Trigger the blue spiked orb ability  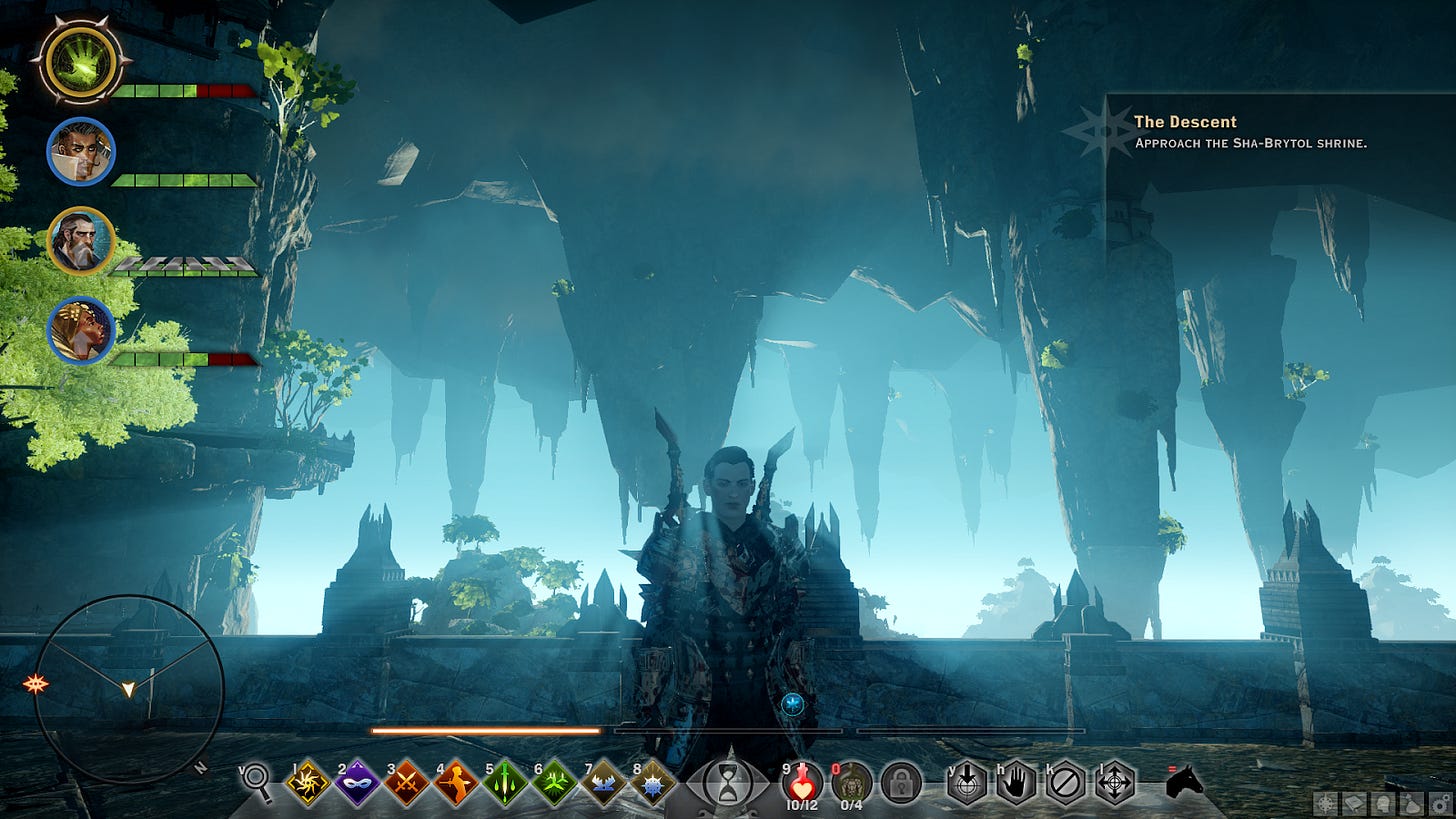pyautogui.click(x=652, y=782)
